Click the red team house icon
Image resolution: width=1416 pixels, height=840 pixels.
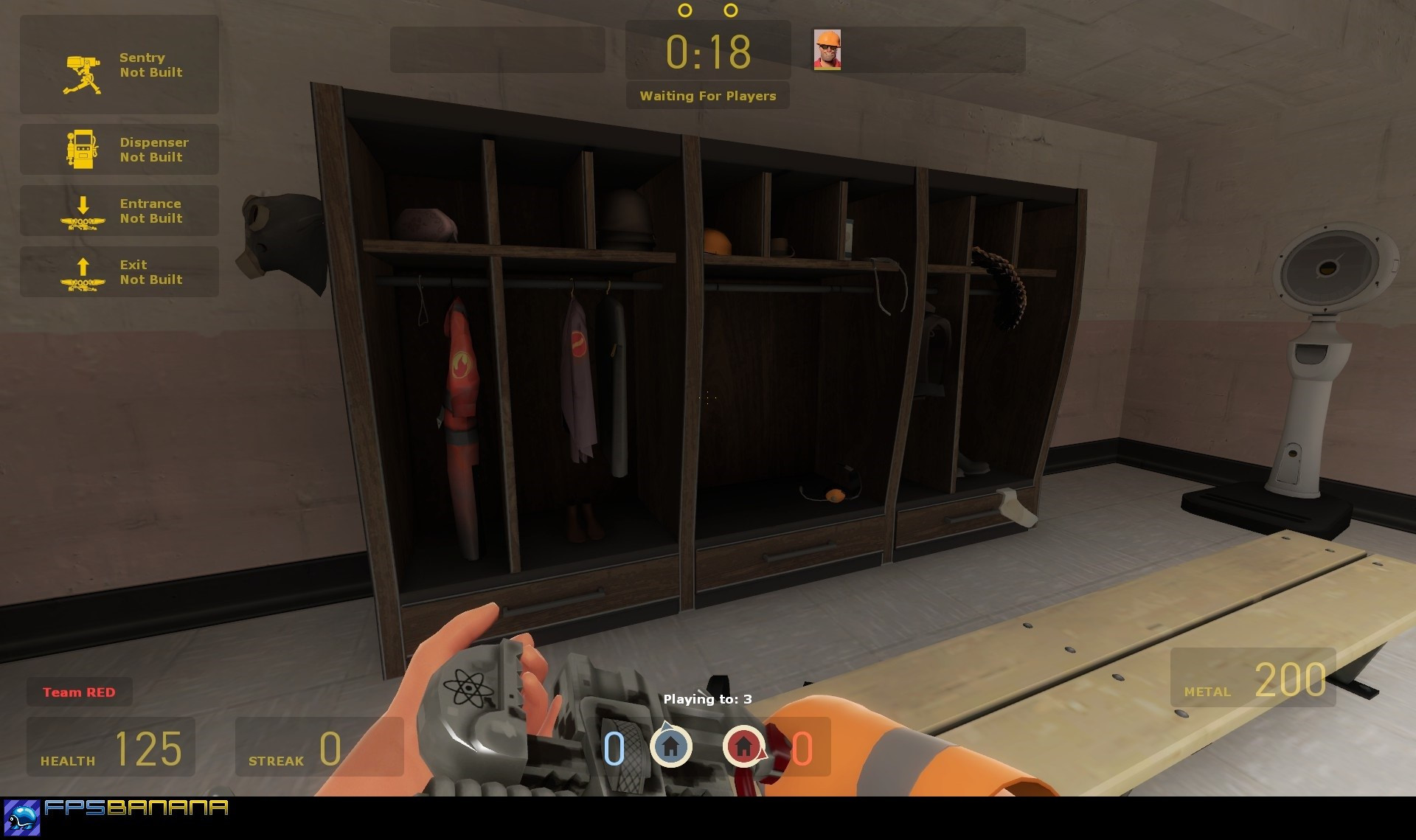click(x=745, y=748)
